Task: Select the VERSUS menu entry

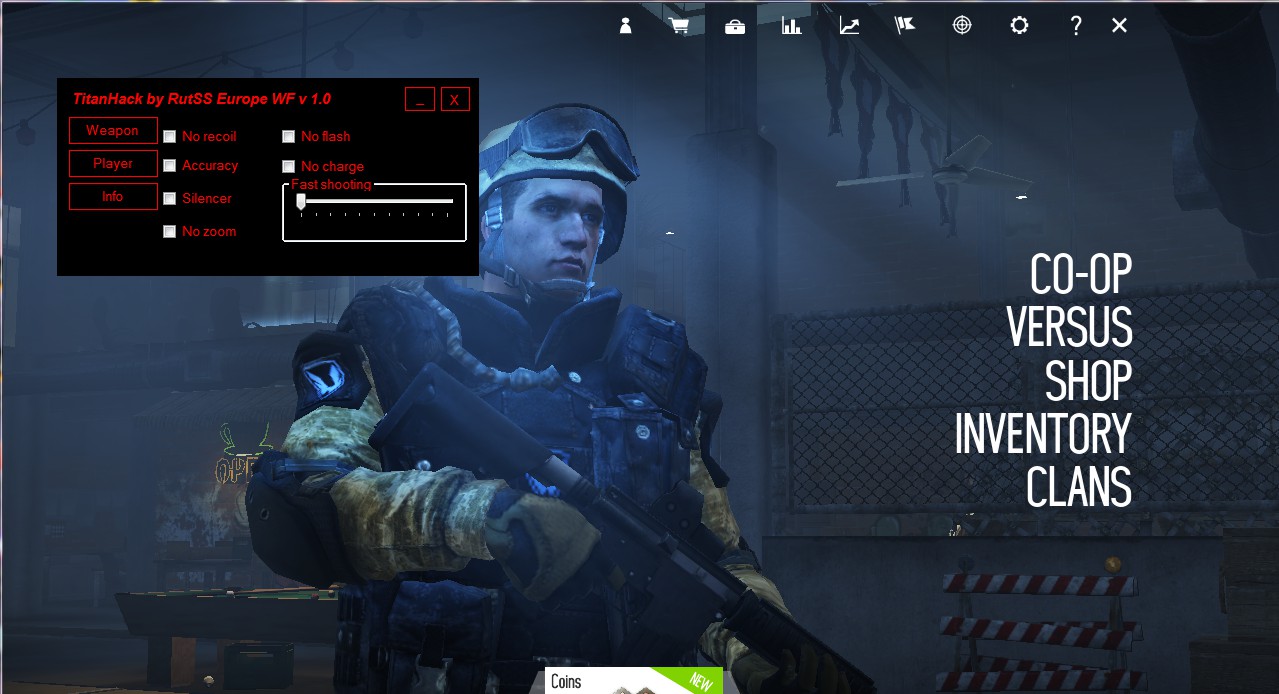Action: (1069, 327)
